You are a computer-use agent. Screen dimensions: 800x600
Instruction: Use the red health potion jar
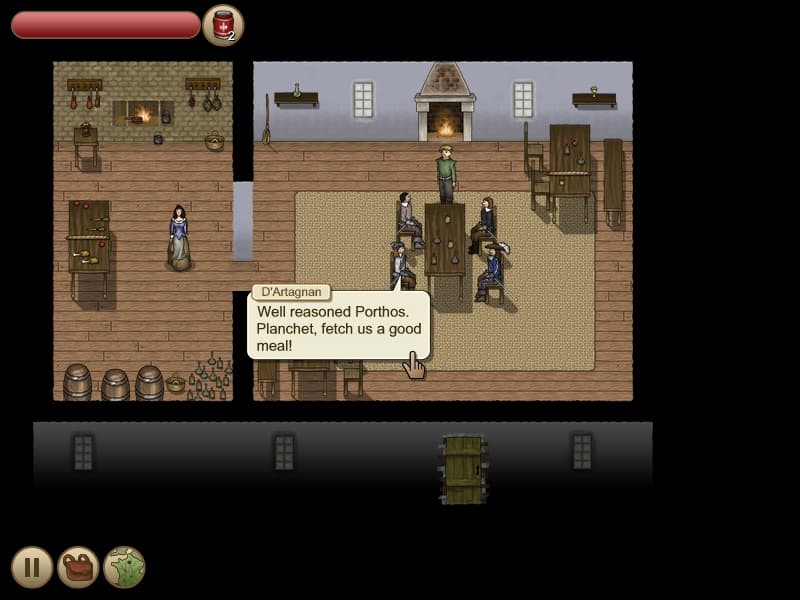223,25
